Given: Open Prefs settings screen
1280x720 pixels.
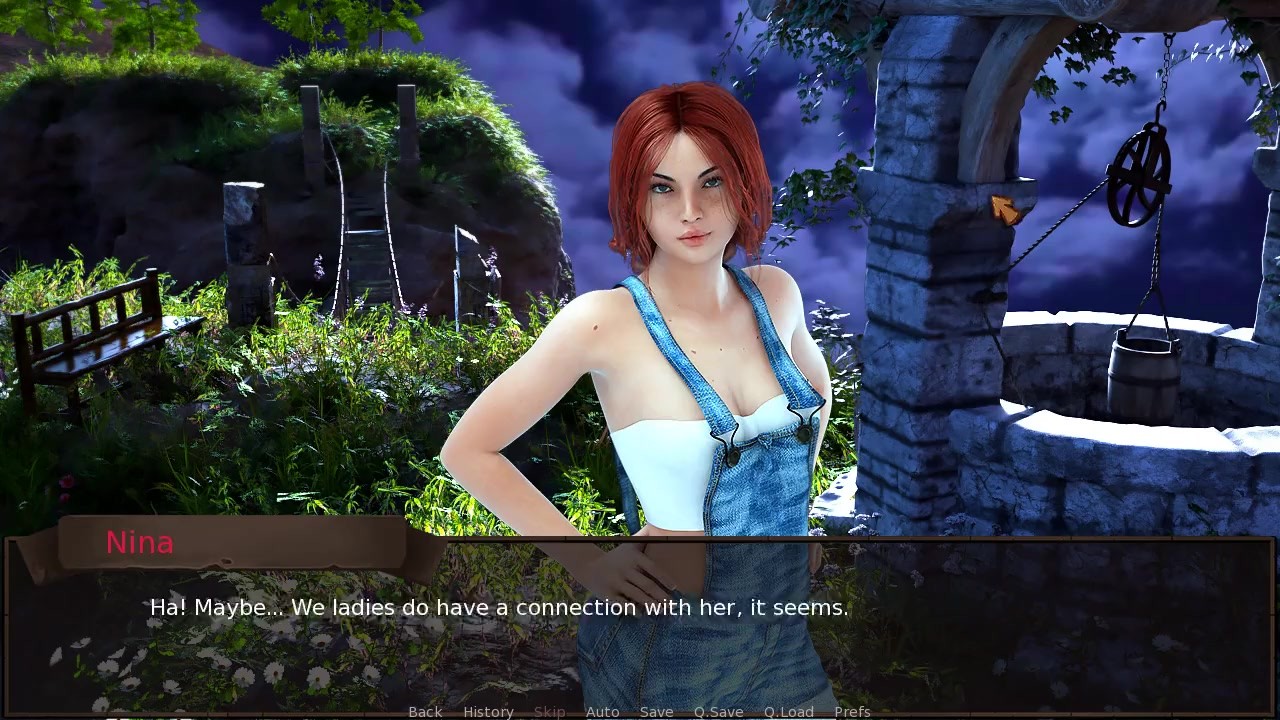Looking at the screenshot, I should click(852, 712).
